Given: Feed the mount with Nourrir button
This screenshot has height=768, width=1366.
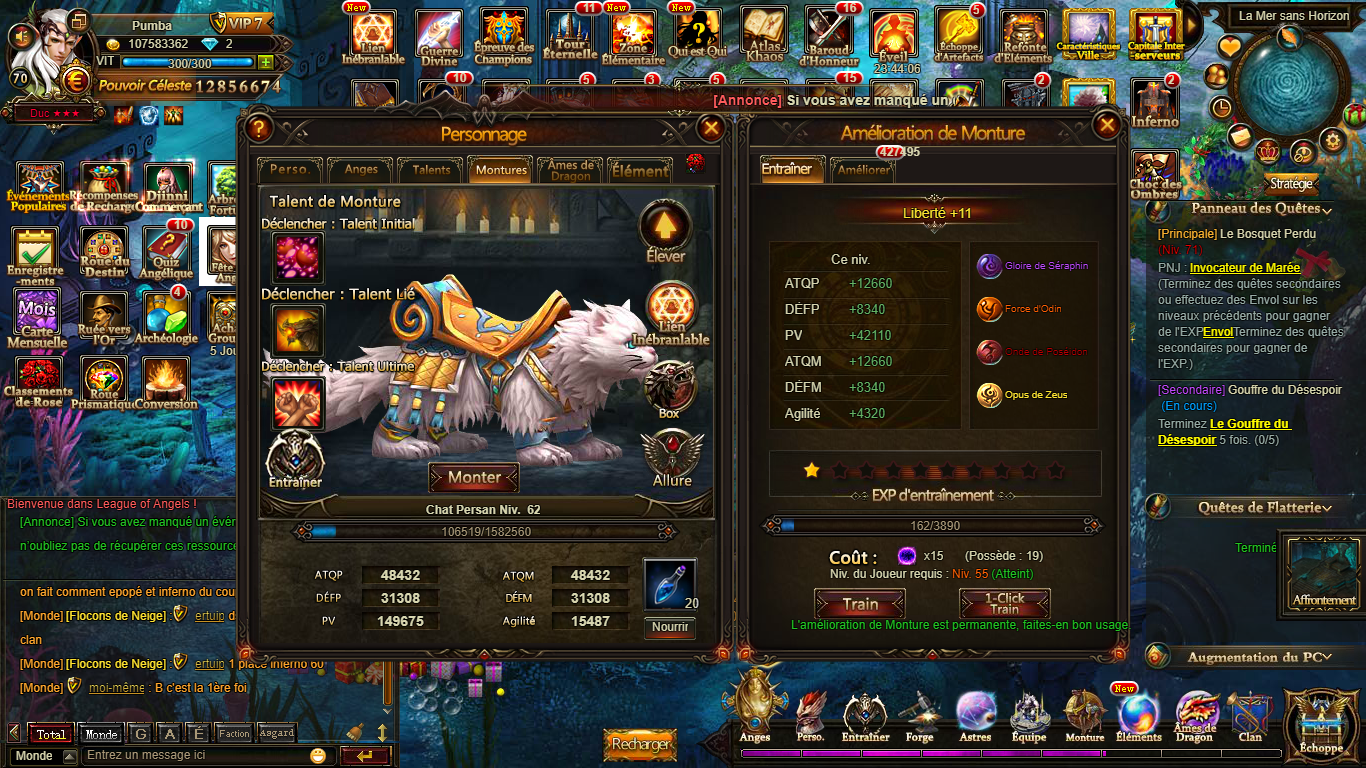Looking at the screenshot, I should (669, 627).
